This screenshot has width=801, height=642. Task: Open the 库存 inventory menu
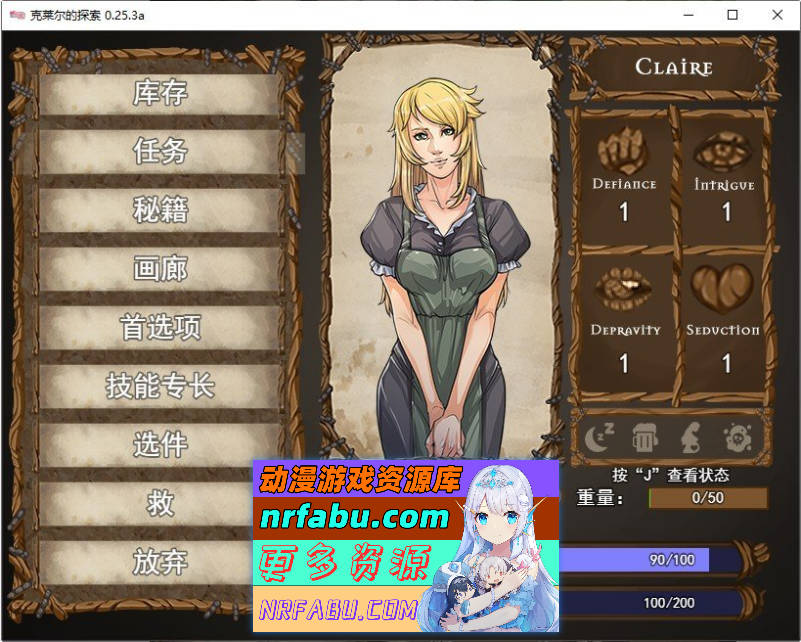[x=160, y=94]
